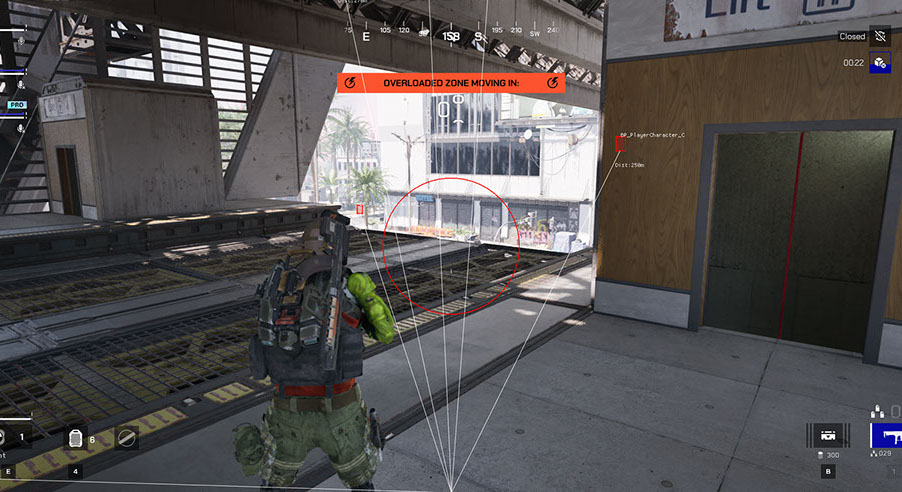The height and width of the screenshot is (492, 902).
Task: Click the crossed-out signal icon beside Closed
Action: click(879, 36)
